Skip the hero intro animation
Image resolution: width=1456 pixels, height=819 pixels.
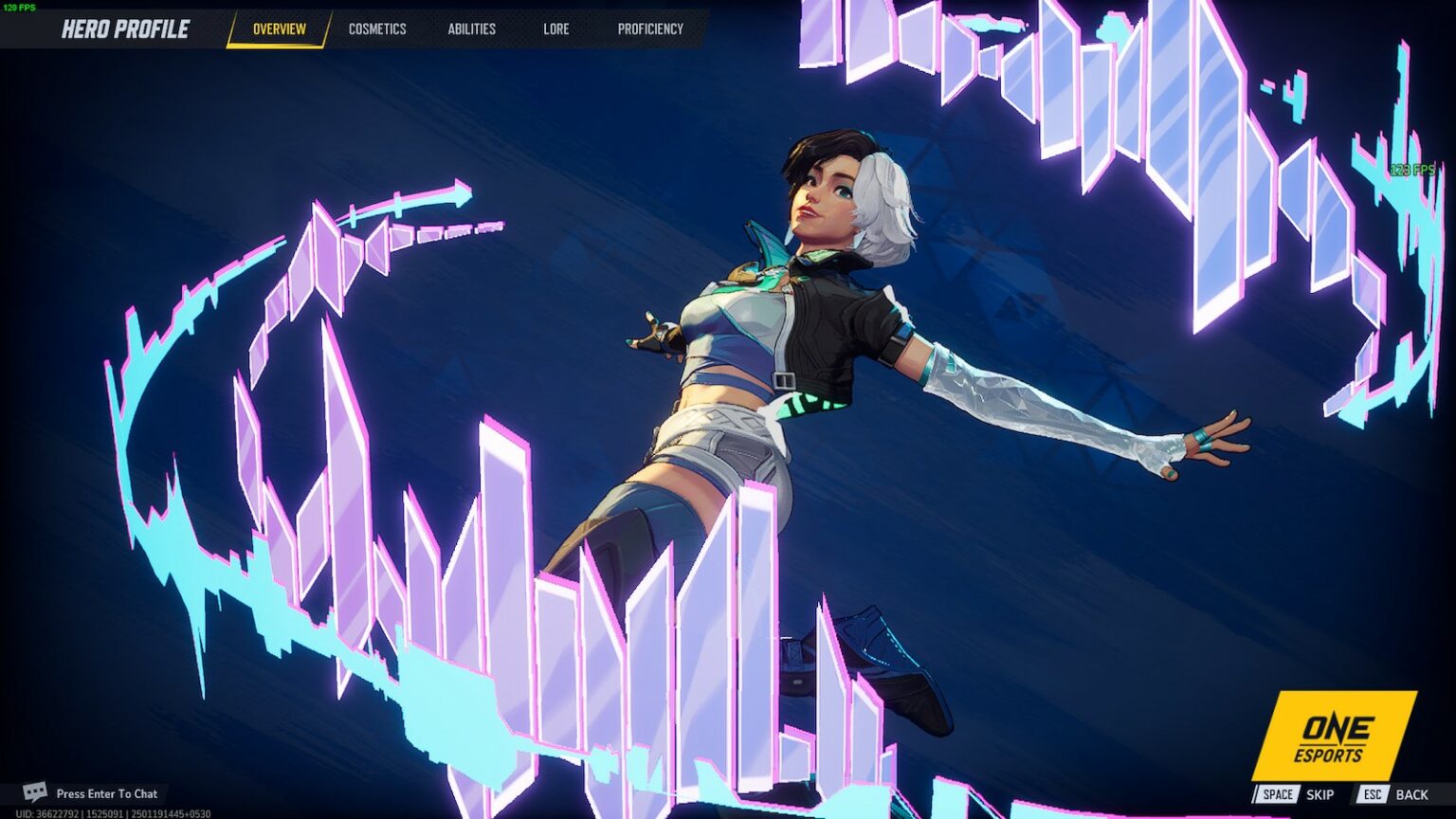(x=1297, y=794)
